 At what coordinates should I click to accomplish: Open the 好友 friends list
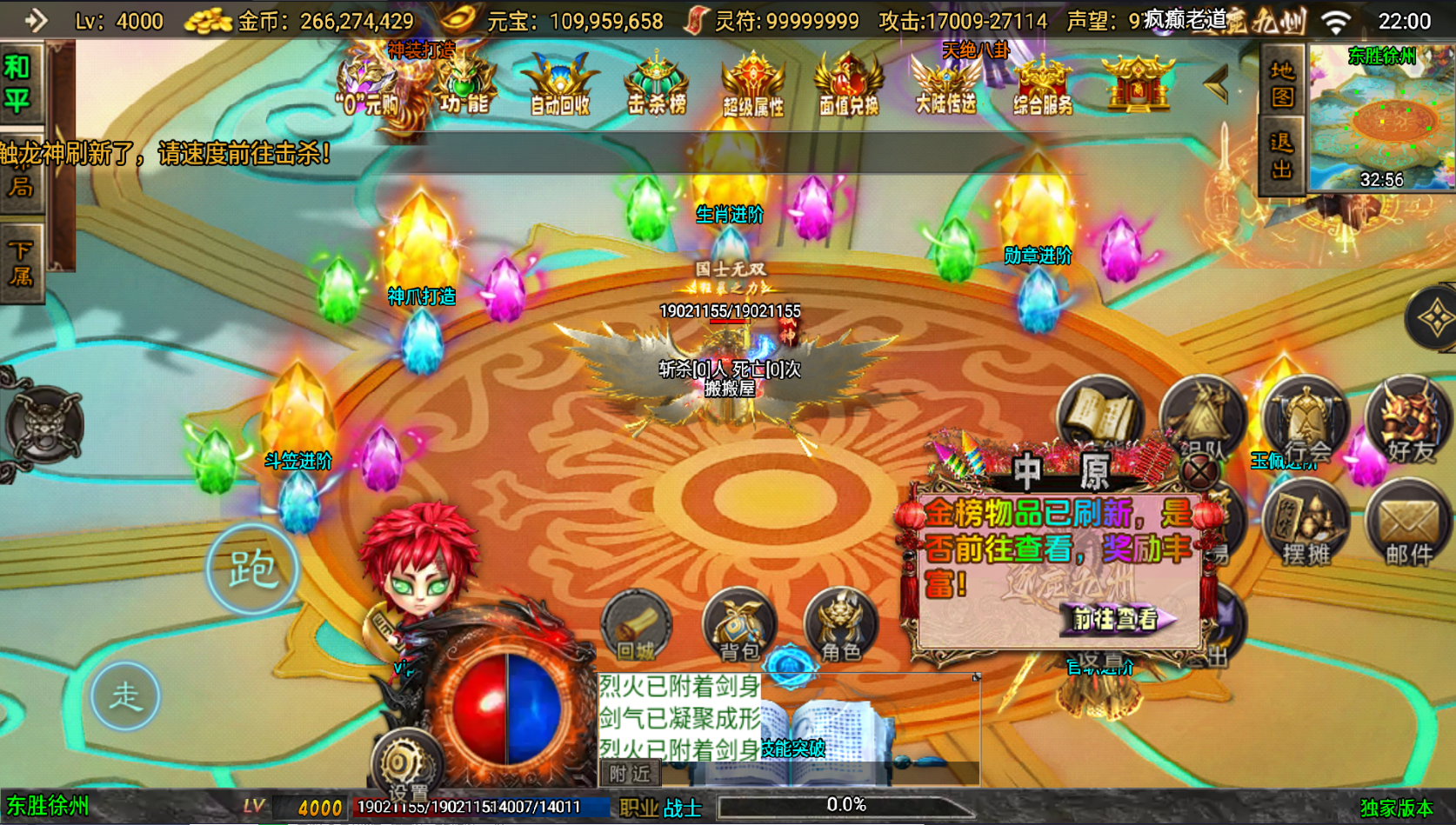tap(1407, 423)
